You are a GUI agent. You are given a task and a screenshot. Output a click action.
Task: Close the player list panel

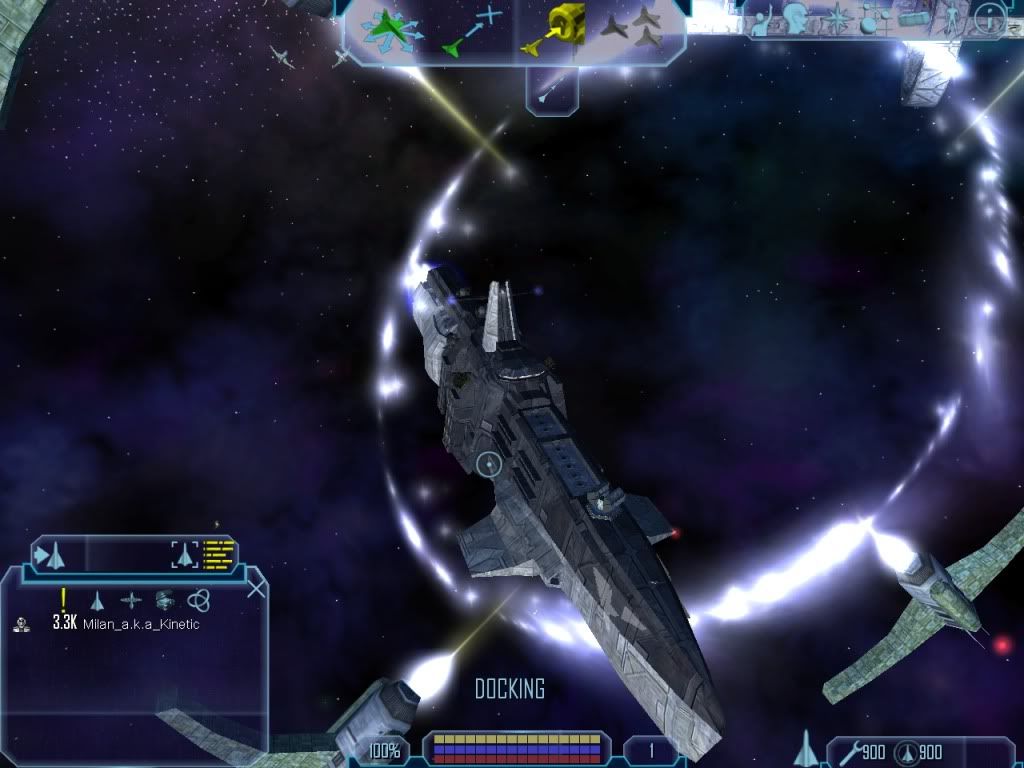[x=256, y=588]
